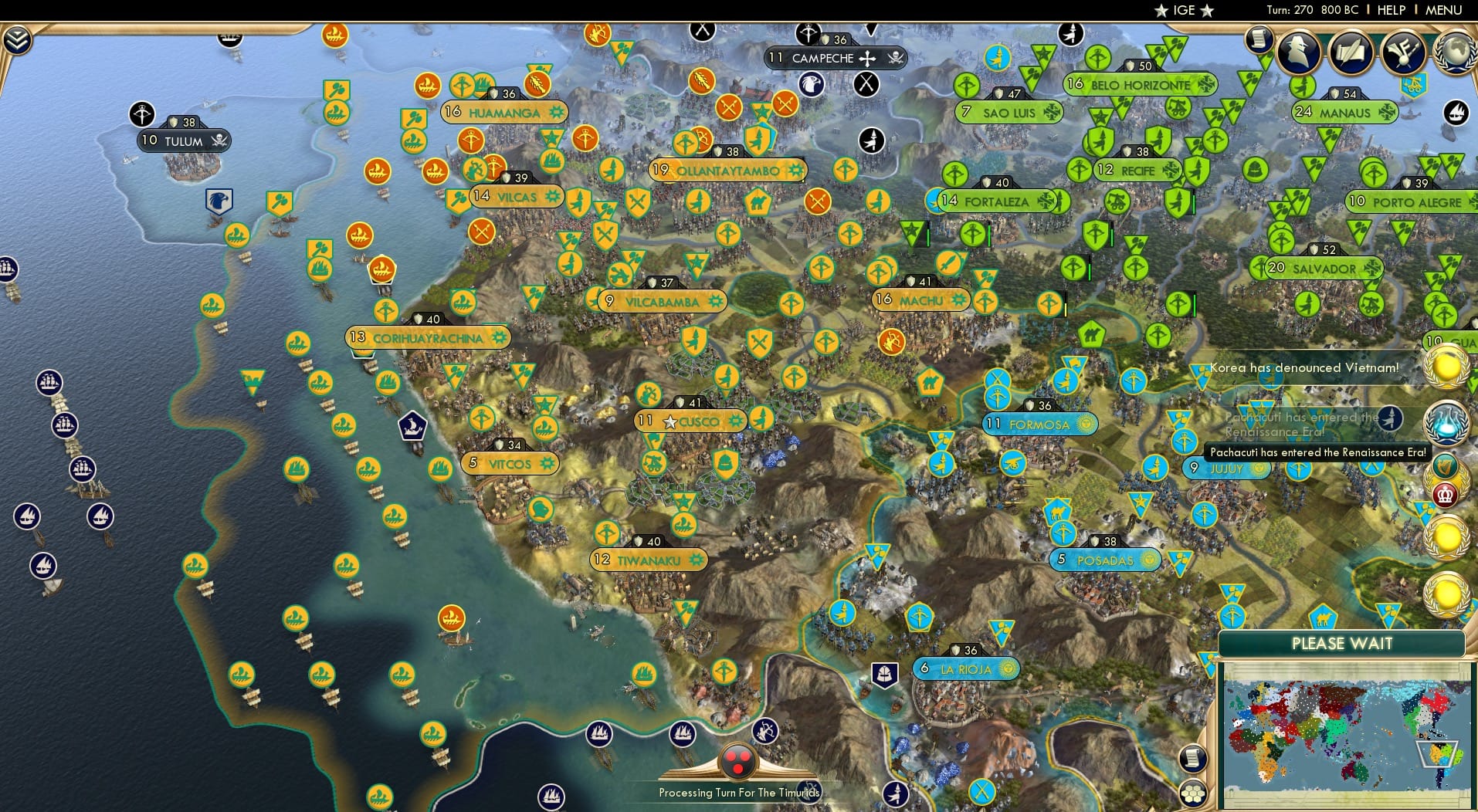Screen dimensions: 1478x812
Task: Open the Social Policies scroll-and-quill icon
Action: tap(1351, 52)
